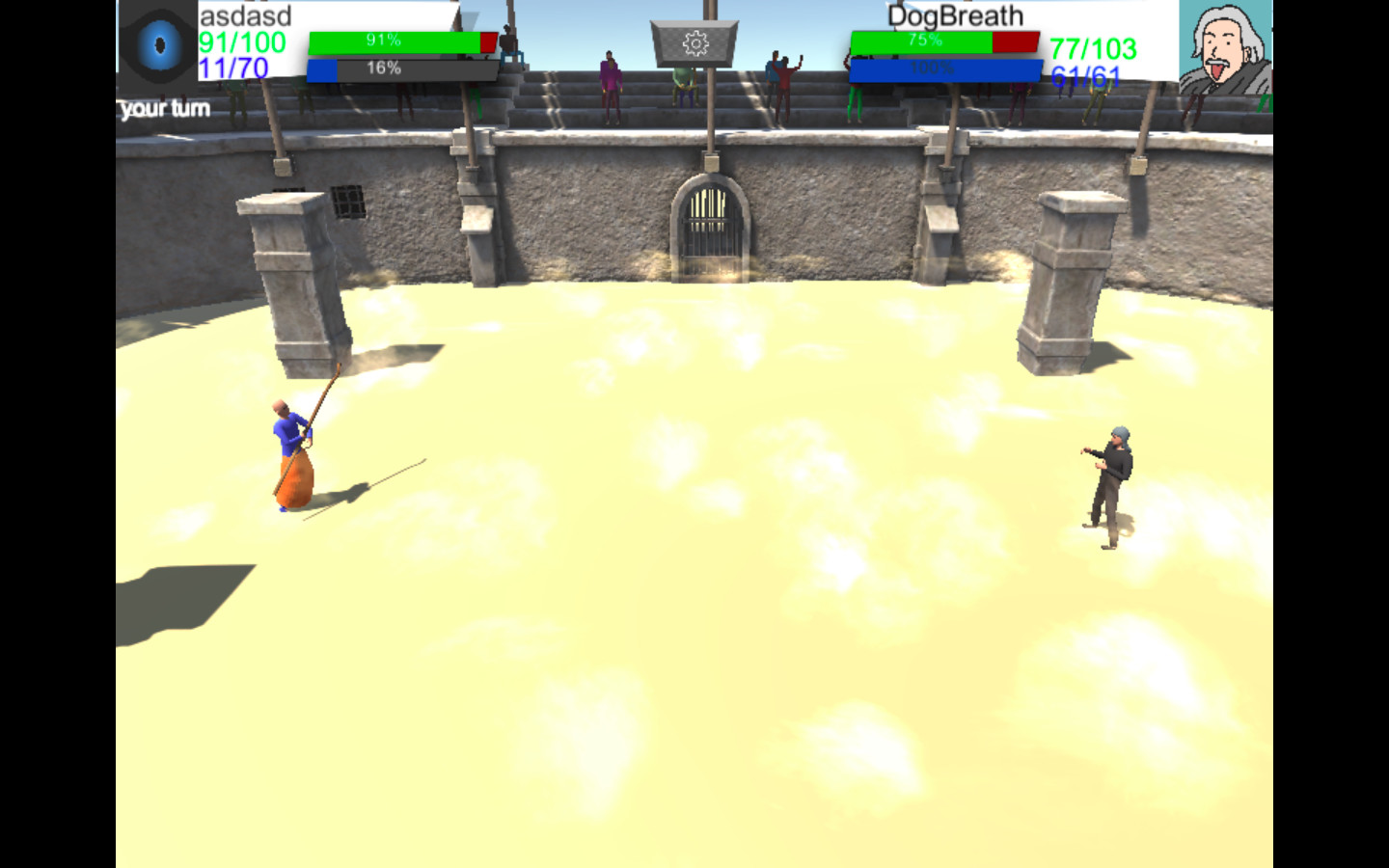Click the 77/103 health text for DogBreath
The height and width of the screenshot is (868, 1389).
pyautogui.click(x=1091, y=47)
